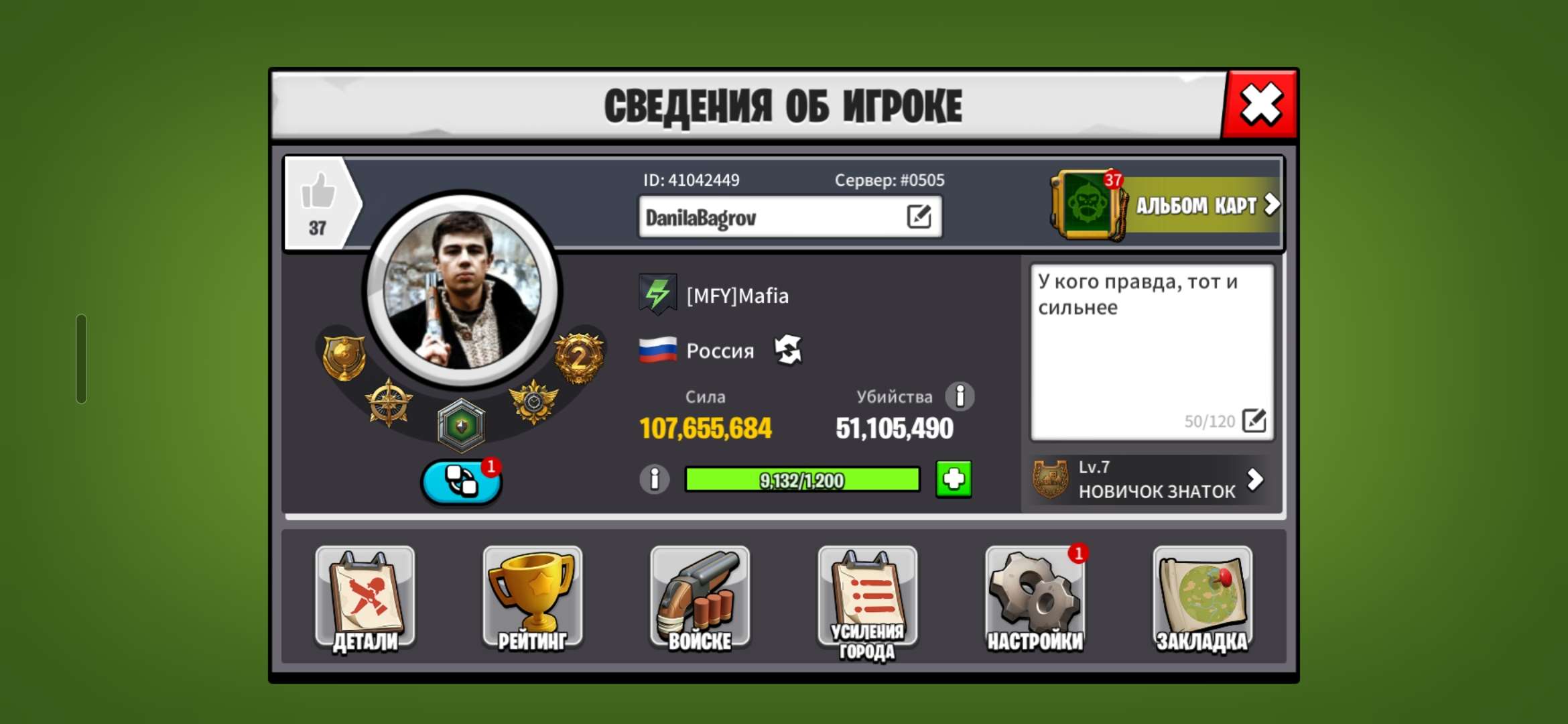
Task: Open the avatar change icon with red badge
Action: 460,480
